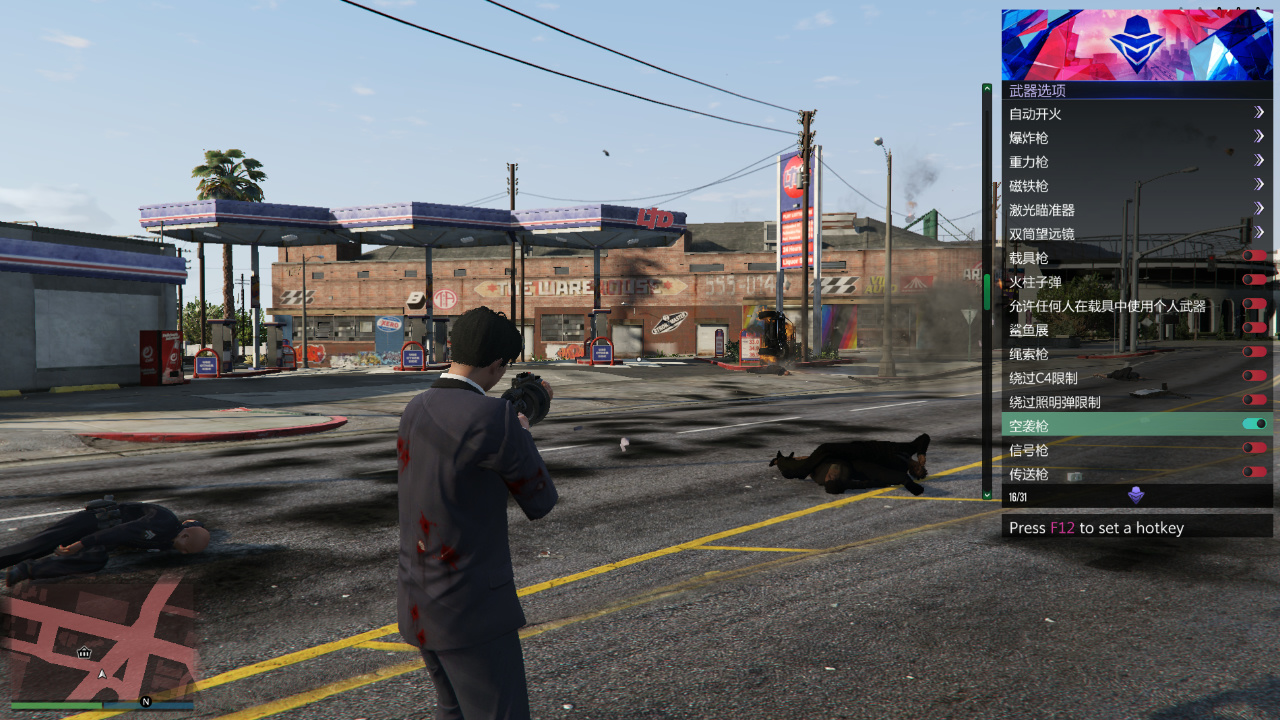Click the purple footer arrow icon
1280x720 pixels.
click(1136, 495)
